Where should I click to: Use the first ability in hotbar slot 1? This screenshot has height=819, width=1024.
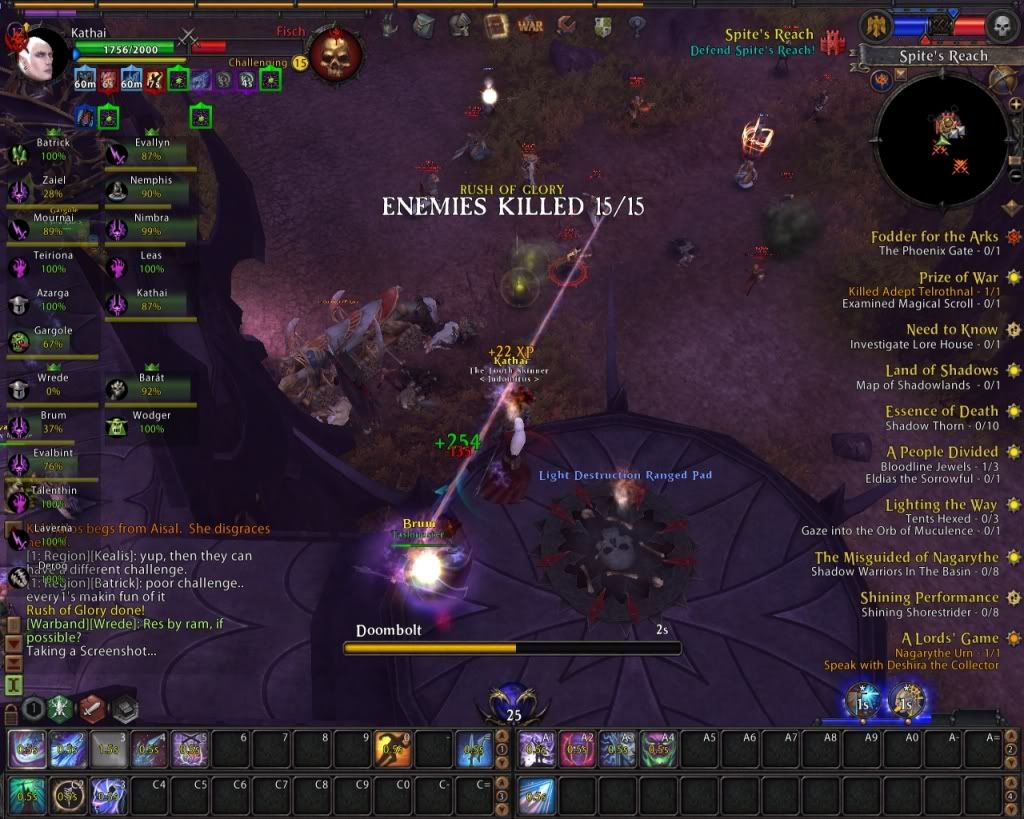tap(26, 749)
